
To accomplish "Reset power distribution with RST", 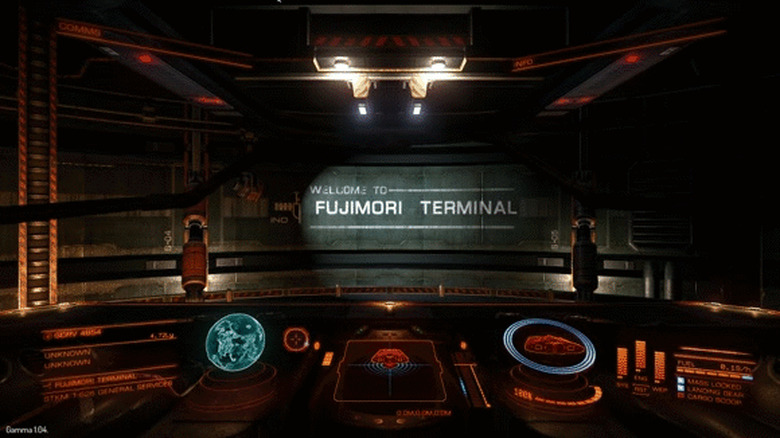I will pyautogui.click(x=640, y=390).
